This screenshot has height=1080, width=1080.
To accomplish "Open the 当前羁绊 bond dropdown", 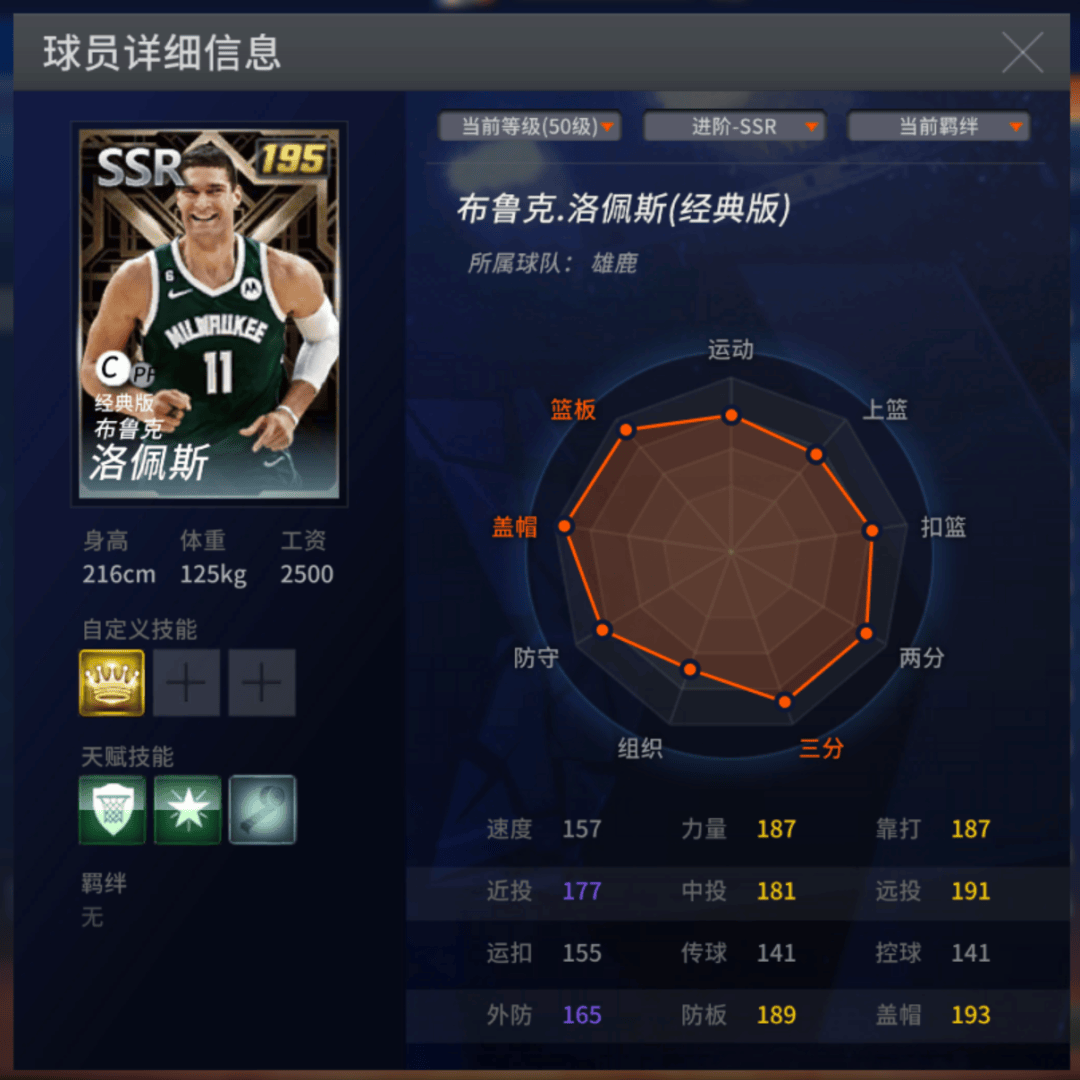I will [938, 127].
